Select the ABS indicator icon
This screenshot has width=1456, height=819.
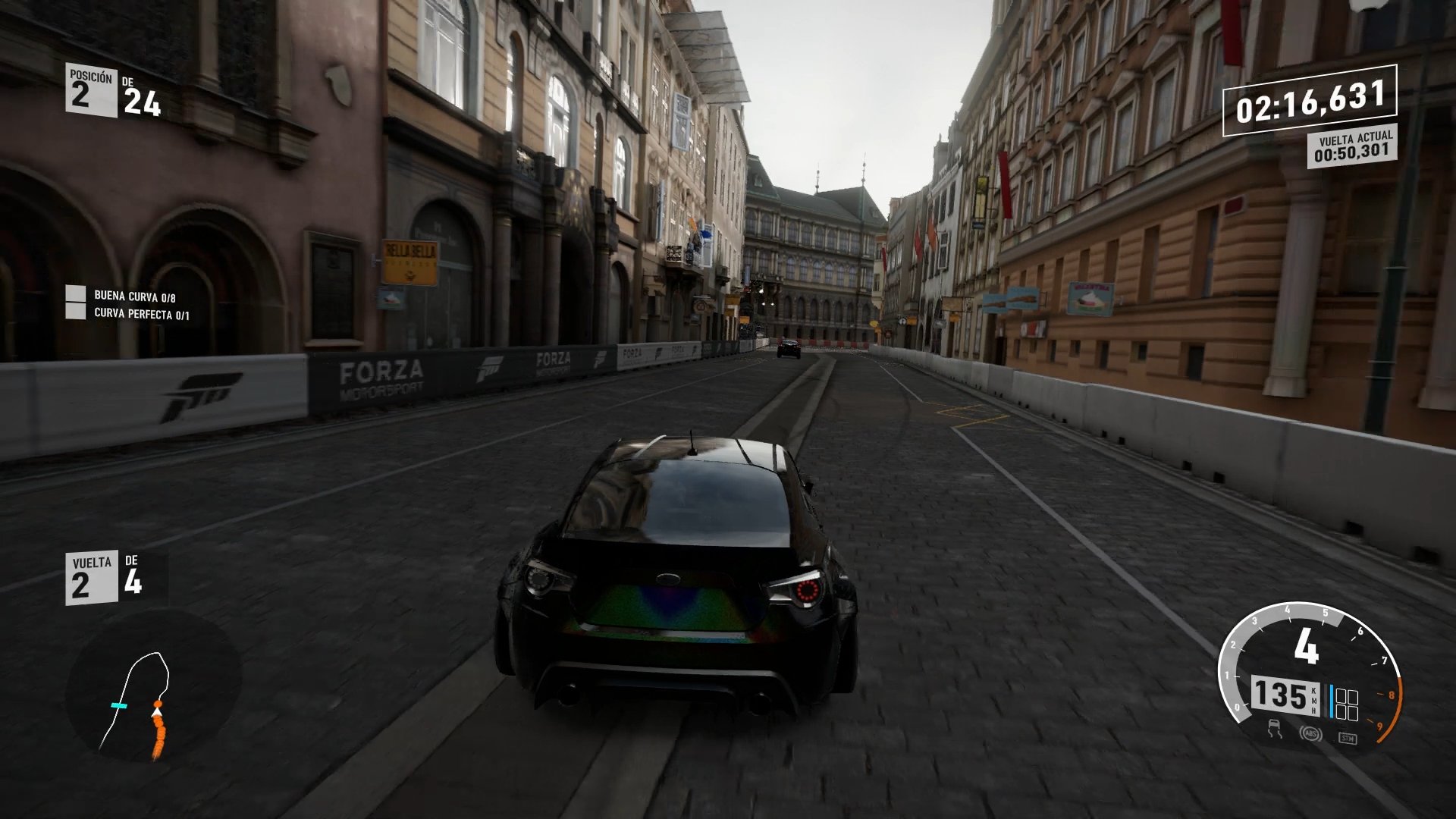[1311, 734]
